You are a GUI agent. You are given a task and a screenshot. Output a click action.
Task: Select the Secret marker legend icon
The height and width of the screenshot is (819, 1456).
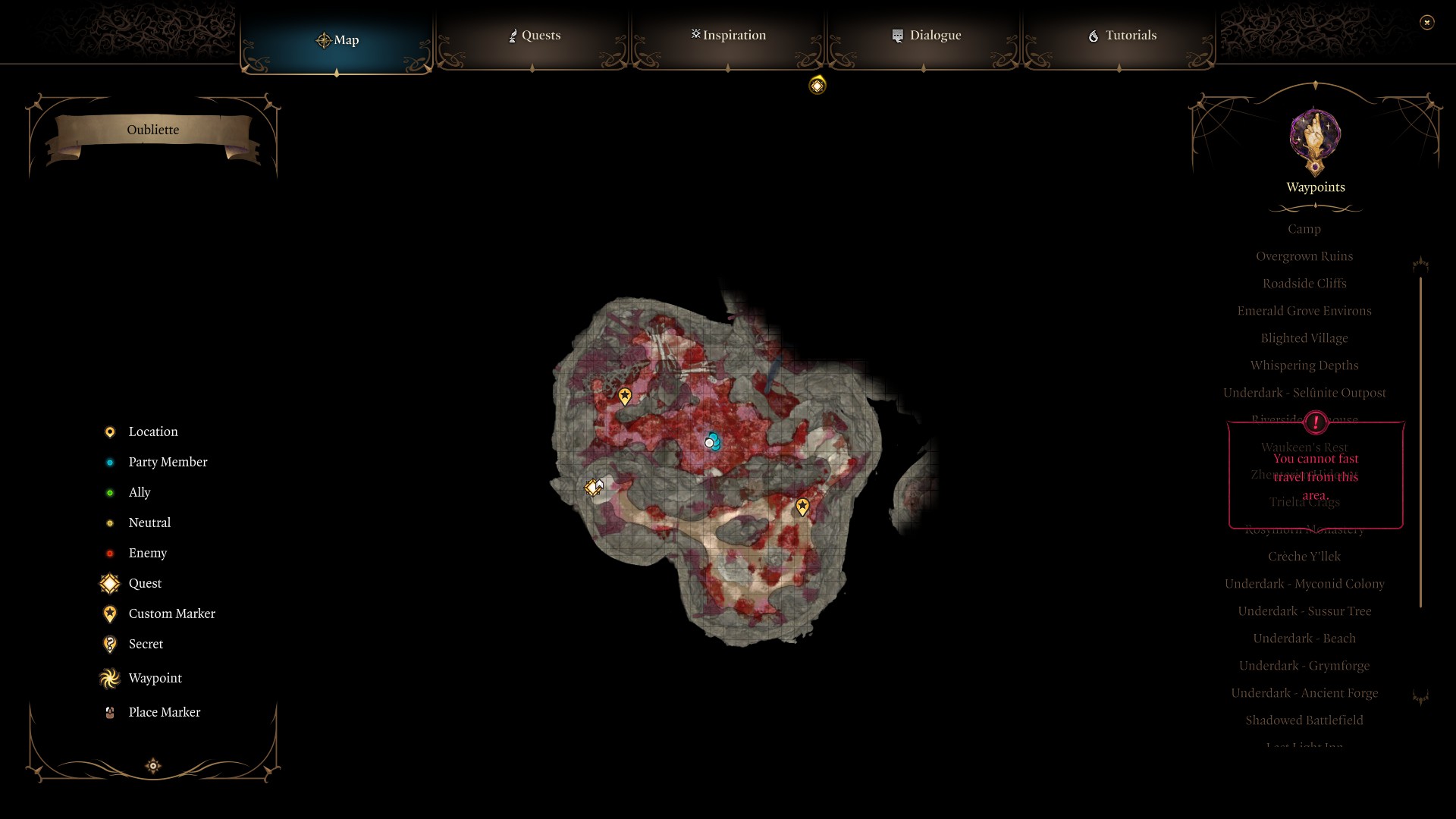click(x=109, y=644)
